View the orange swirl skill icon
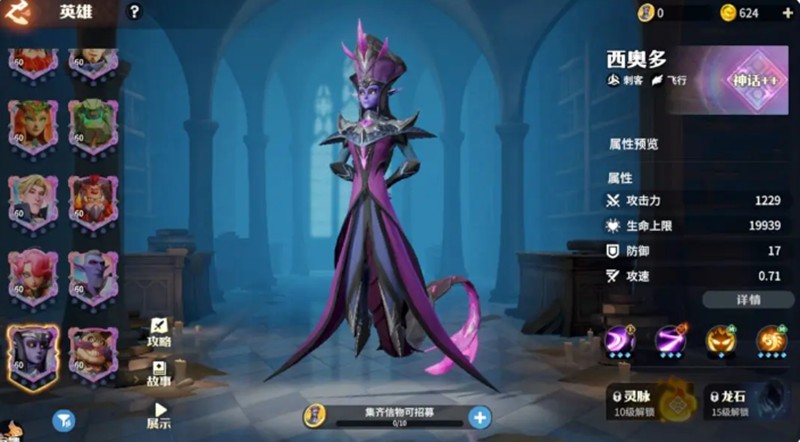This screenshot has width=800, height=442. tap(770, 341)
